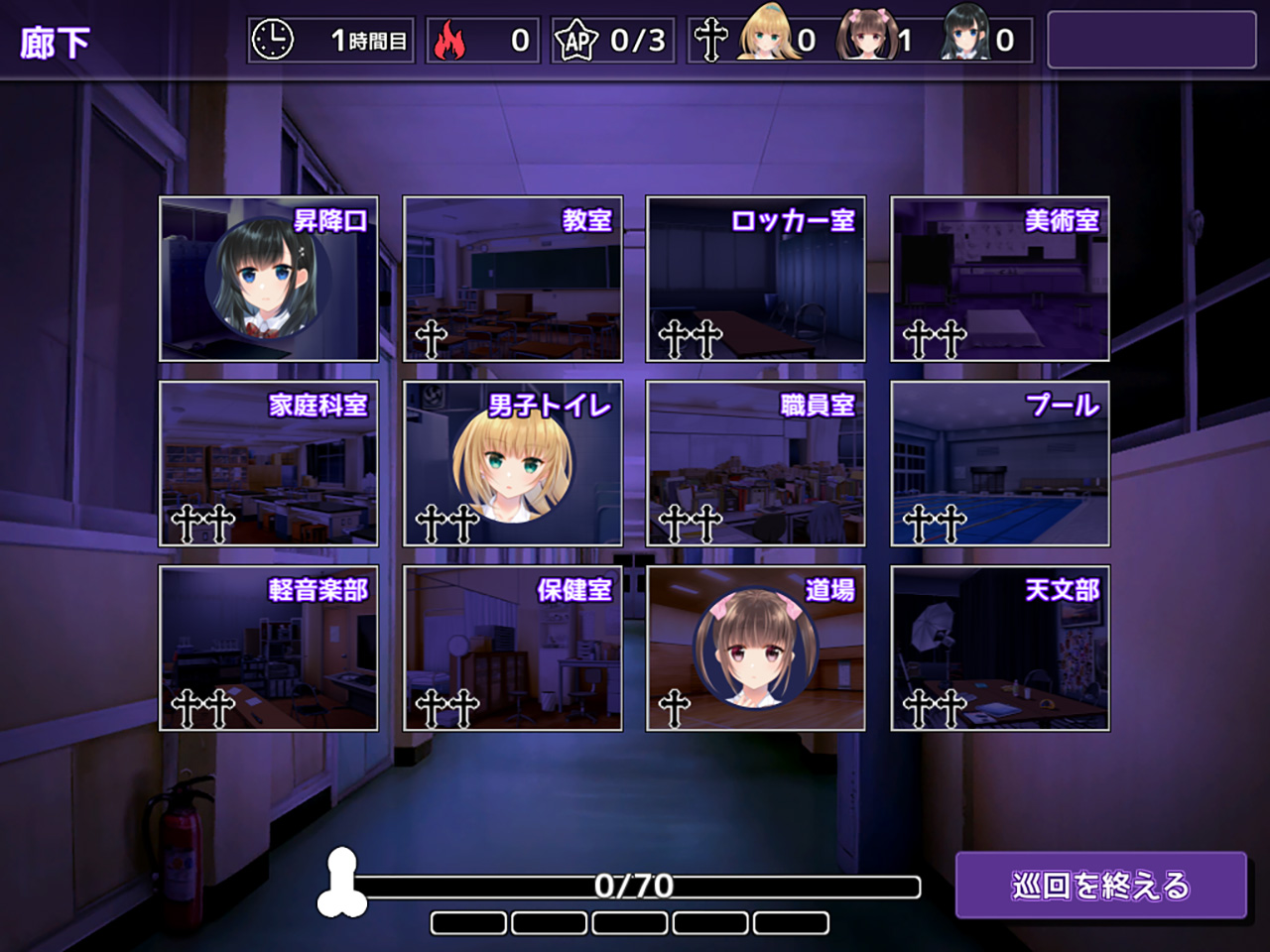The width and height of the screenshot is (1270, 952).
Task: Select the 天文部 astronomy club tile
Action: click(x=1000, y=649)
